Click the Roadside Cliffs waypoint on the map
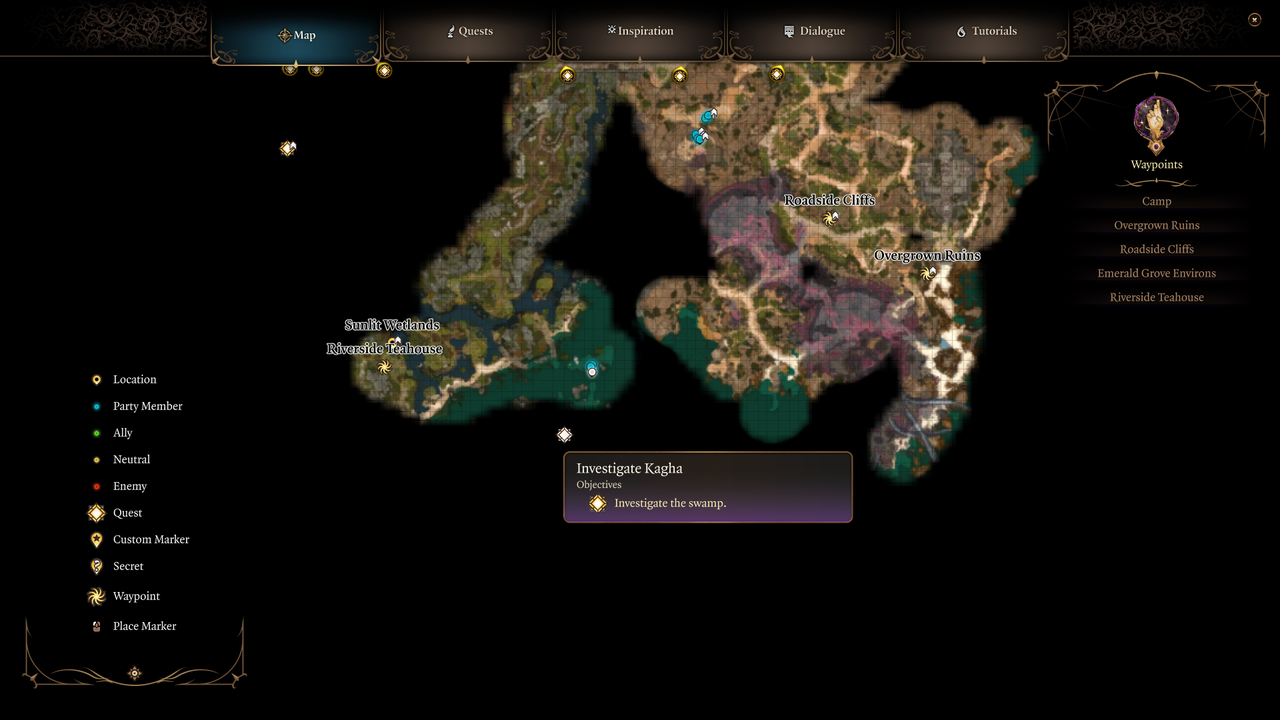This screenshot has width=1280, height=720. tap(829, 218)
